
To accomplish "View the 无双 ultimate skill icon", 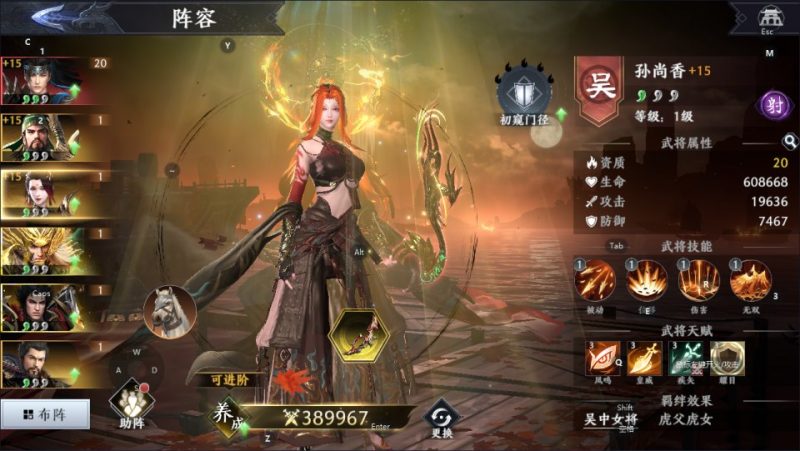I will pos(751,280).
